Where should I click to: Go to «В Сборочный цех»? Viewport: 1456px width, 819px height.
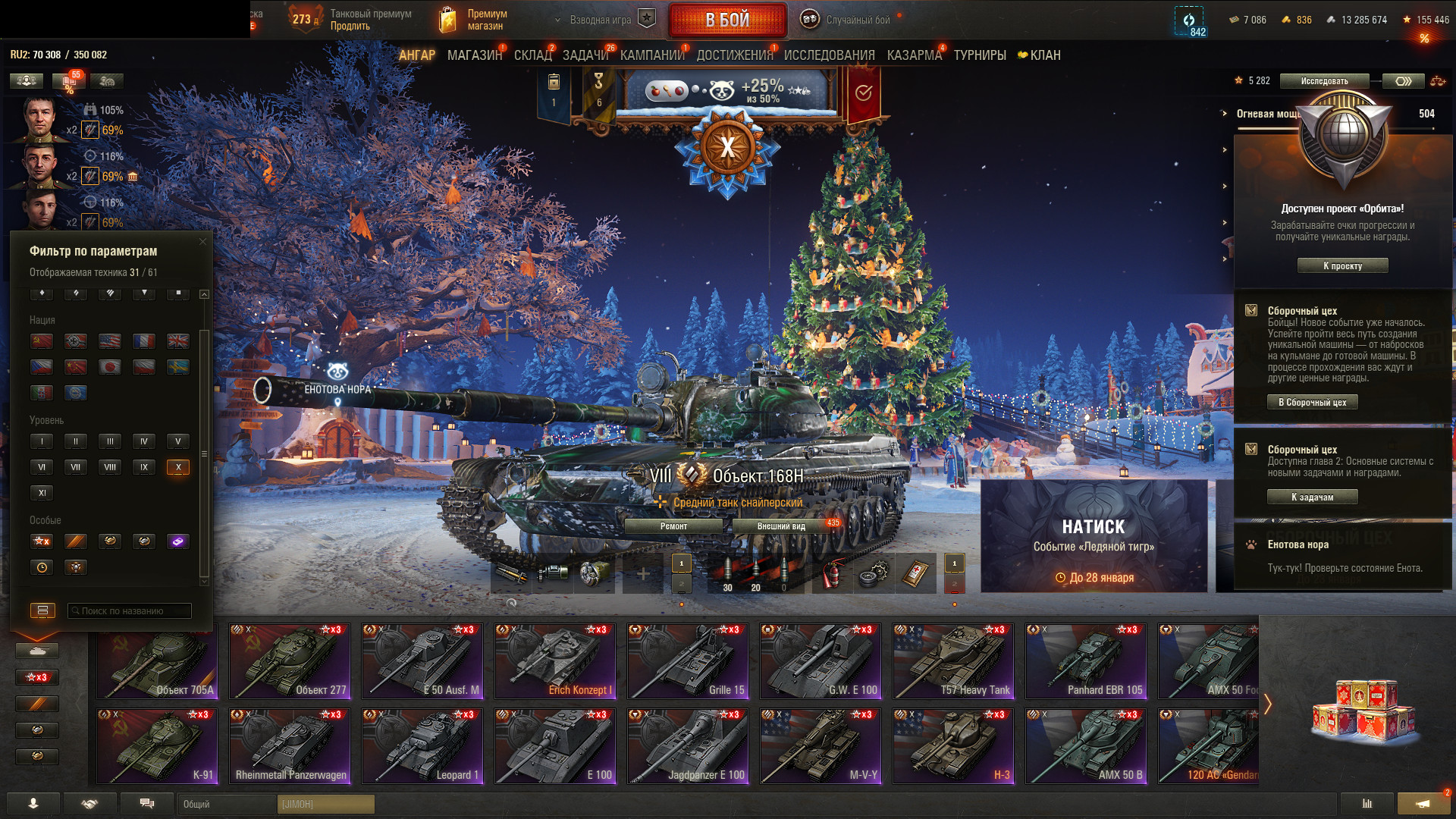pyautogui.click(x=1312, y=403)
